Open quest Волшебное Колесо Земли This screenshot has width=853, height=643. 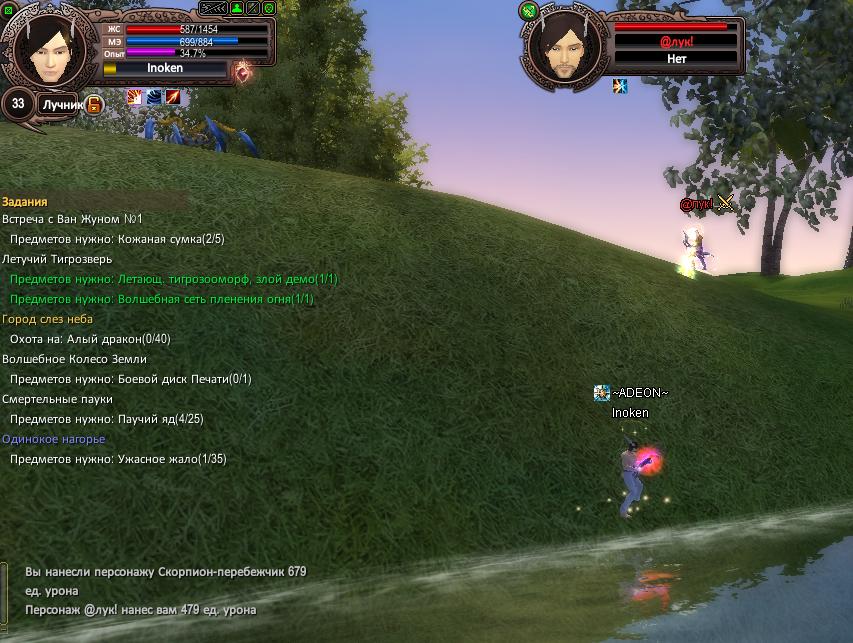[74, 359]
